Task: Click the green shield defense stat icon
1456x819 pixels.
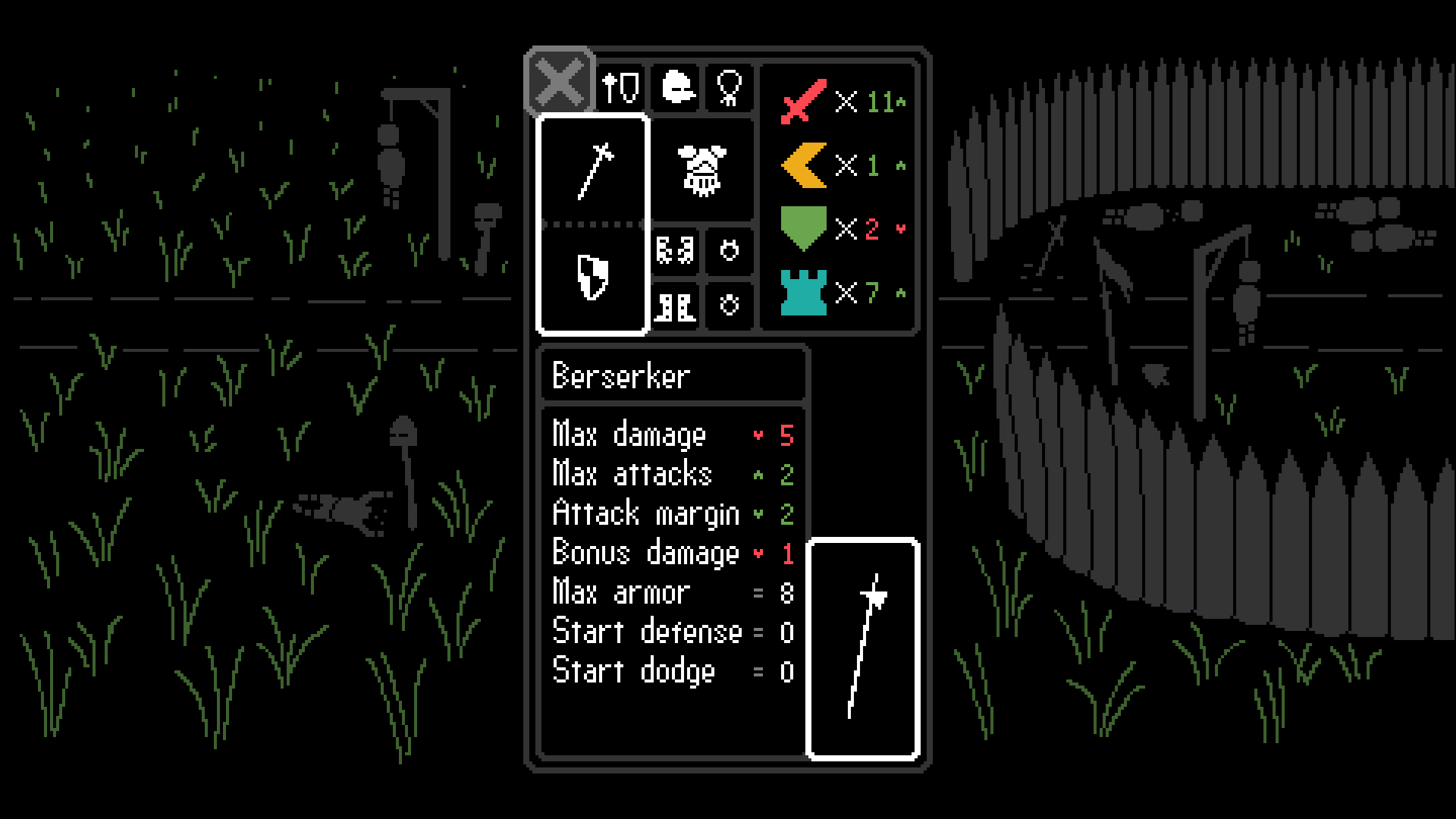Action: (x=805, y=227)
